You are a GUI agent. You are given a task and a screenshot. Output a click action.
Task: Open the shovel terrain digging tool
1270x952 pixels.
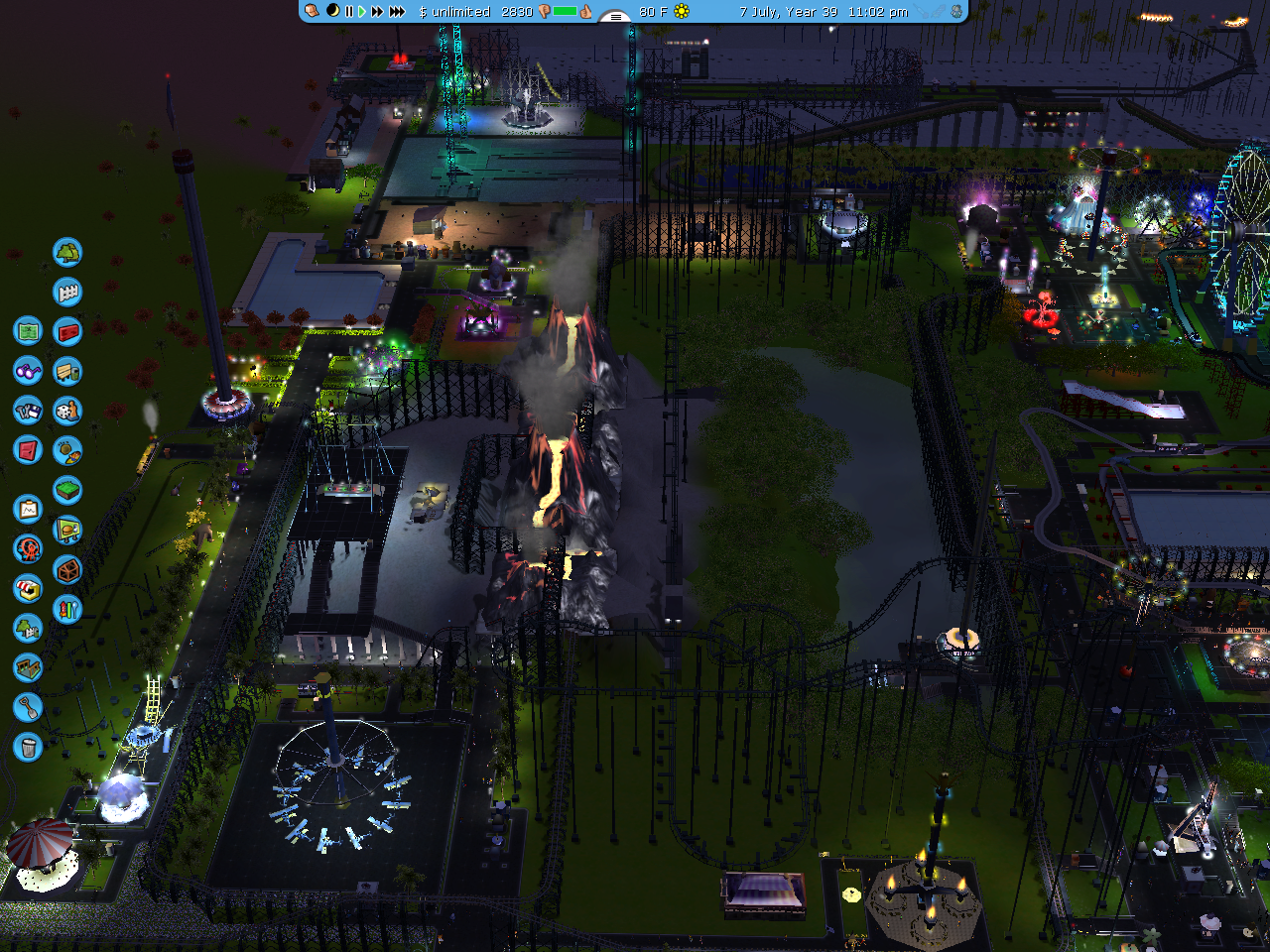pos(28,707)
